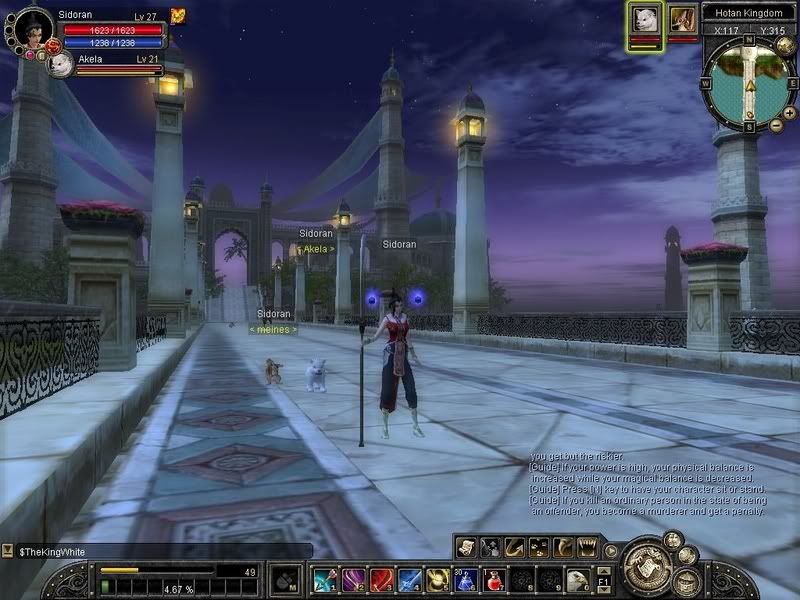This screenshot has height=600, width=800.
Task: Use the blue mana potion slot
Action: 466,579
